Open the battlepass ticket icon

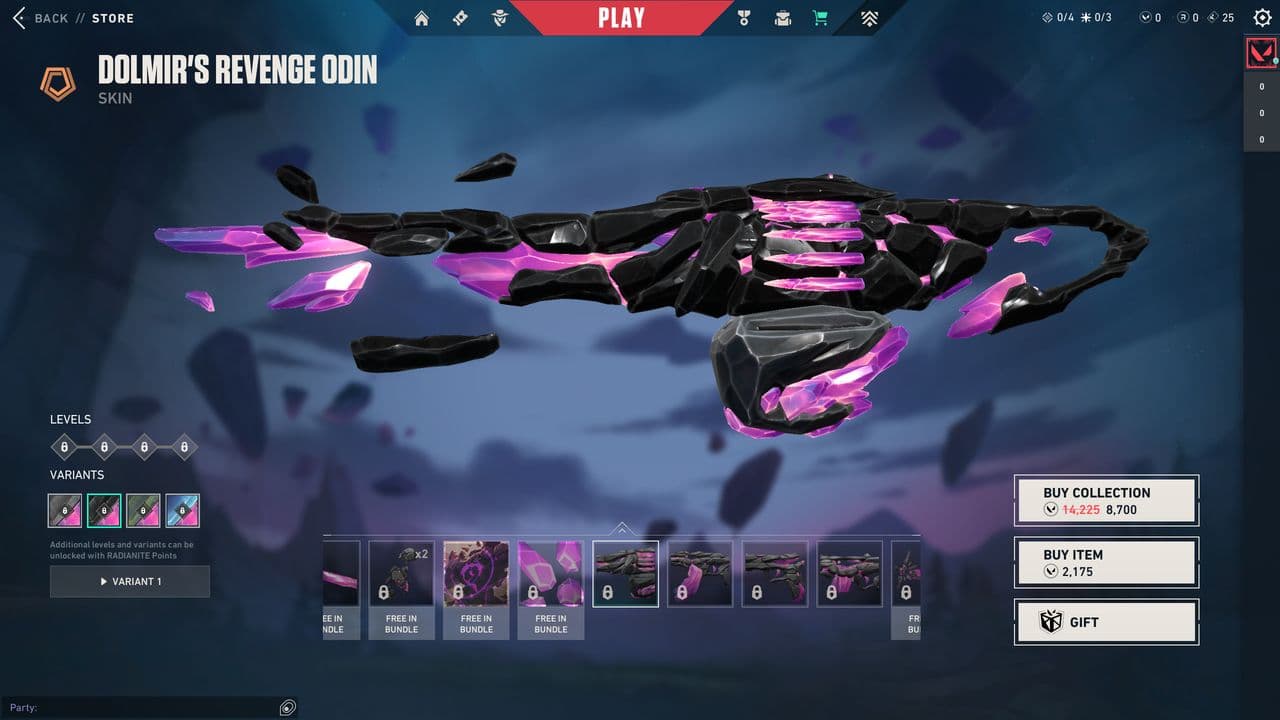click(460, 18)
